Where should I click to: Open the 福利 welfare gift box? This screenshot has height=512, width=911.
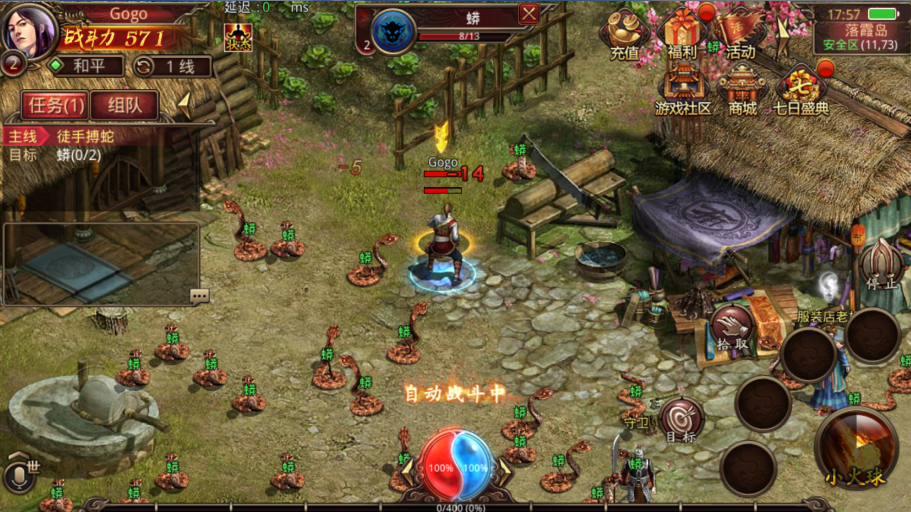pyautogui.click(x=683, y=33)
